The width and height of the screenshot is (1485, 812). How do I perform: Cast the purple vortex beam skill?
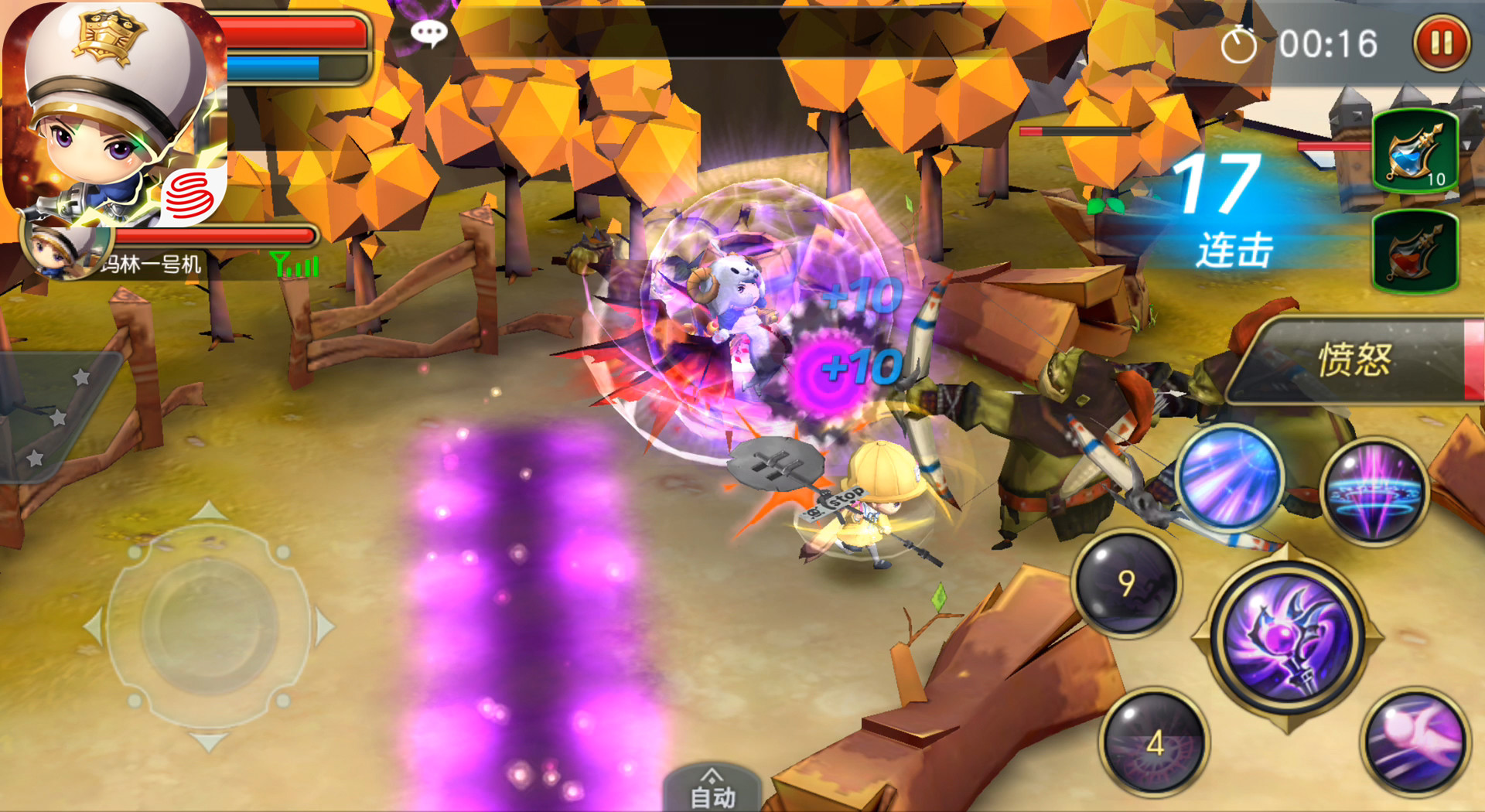coord(1374,490)
